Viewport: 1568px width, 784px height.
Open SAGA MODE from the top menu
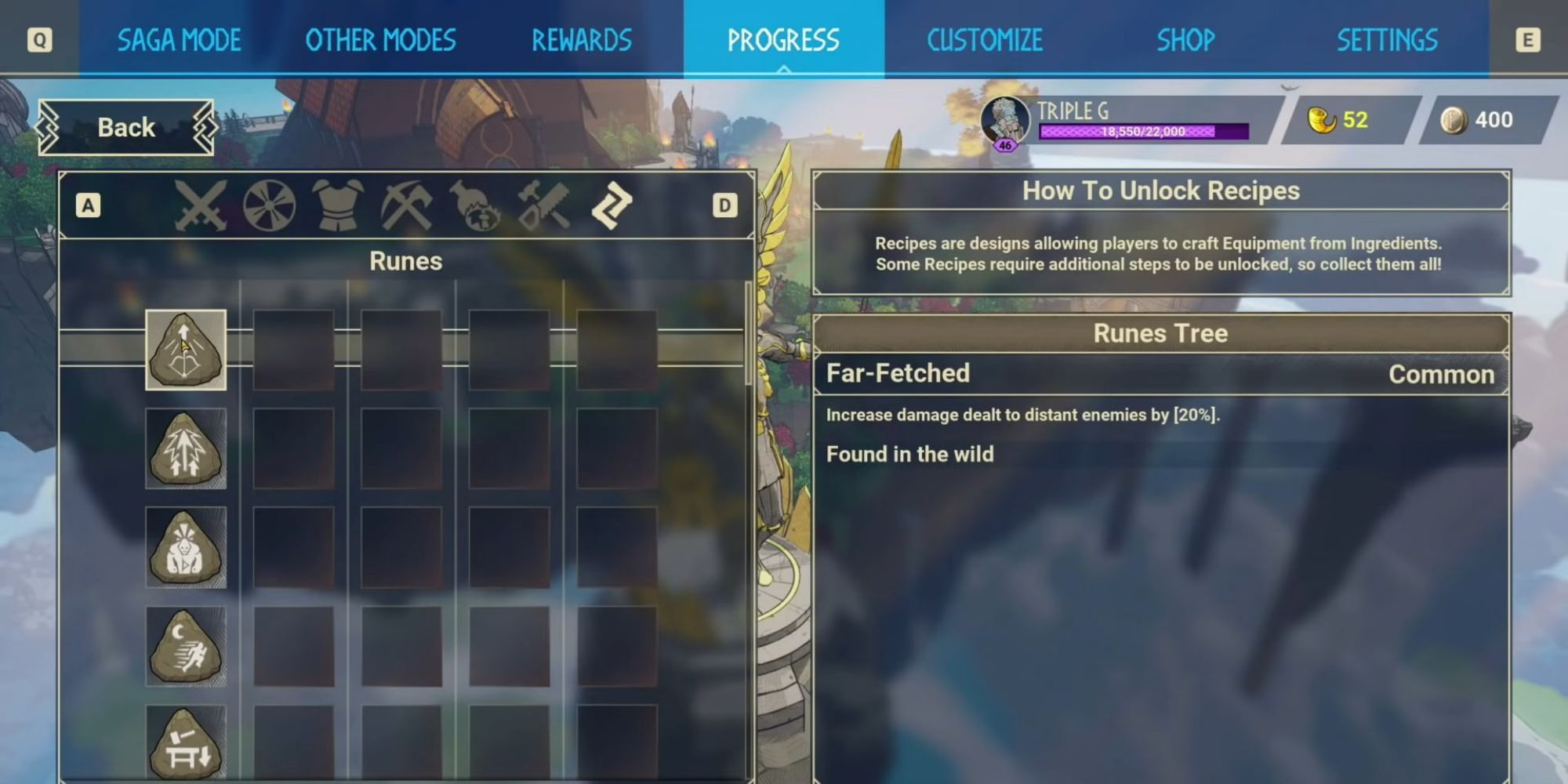click(x=180, y=40)
